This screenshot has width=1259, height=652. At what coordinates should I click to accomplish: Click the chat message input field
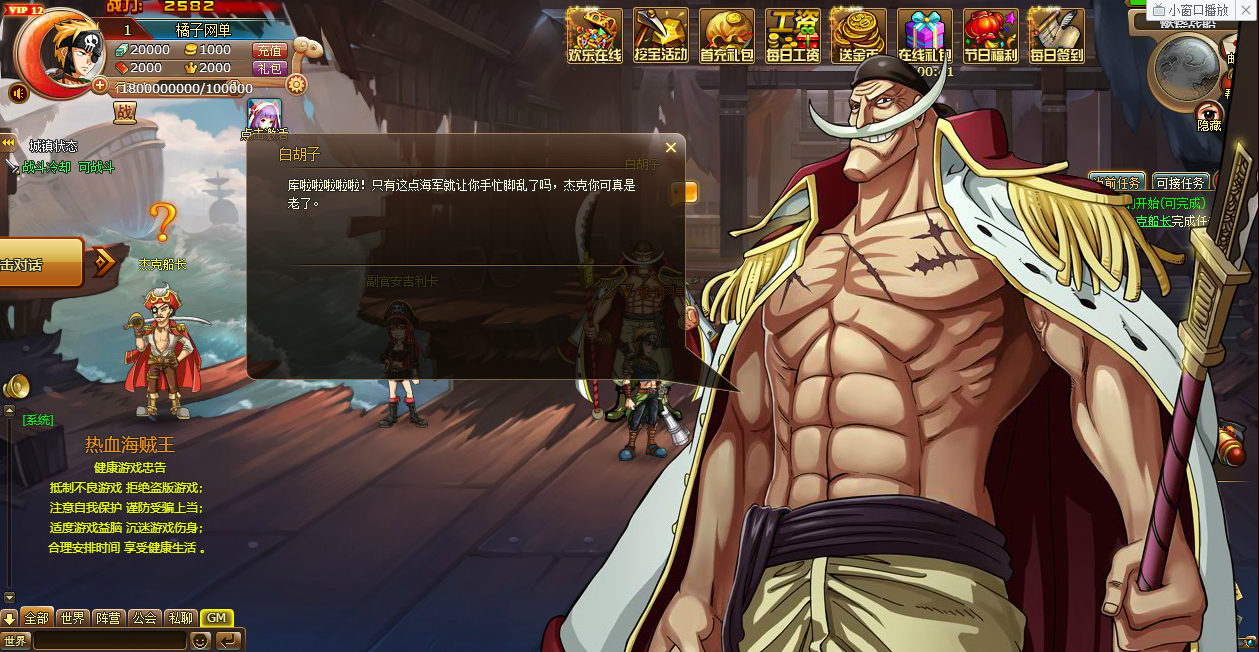[110, 640]
